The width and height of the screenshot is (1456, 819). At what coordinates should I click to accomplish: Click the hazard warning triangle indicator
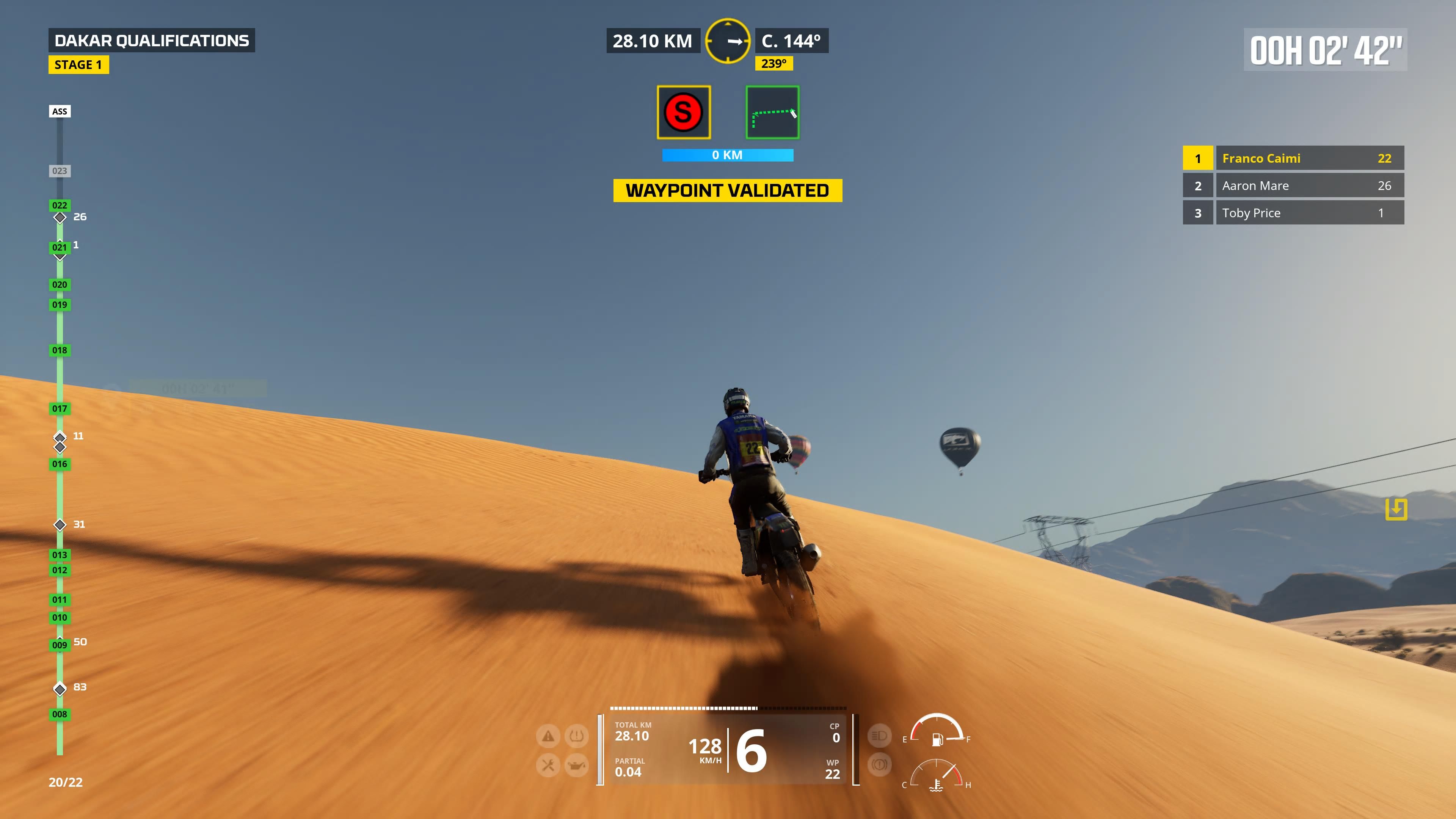tap(548, 736)
